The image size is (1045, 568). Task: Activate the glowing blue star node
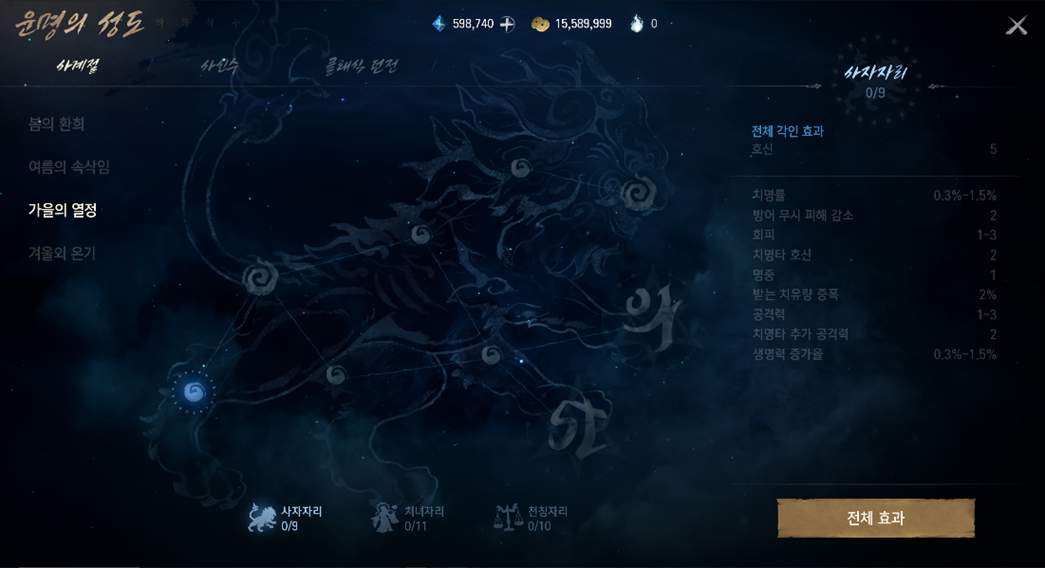pos(193,392)
